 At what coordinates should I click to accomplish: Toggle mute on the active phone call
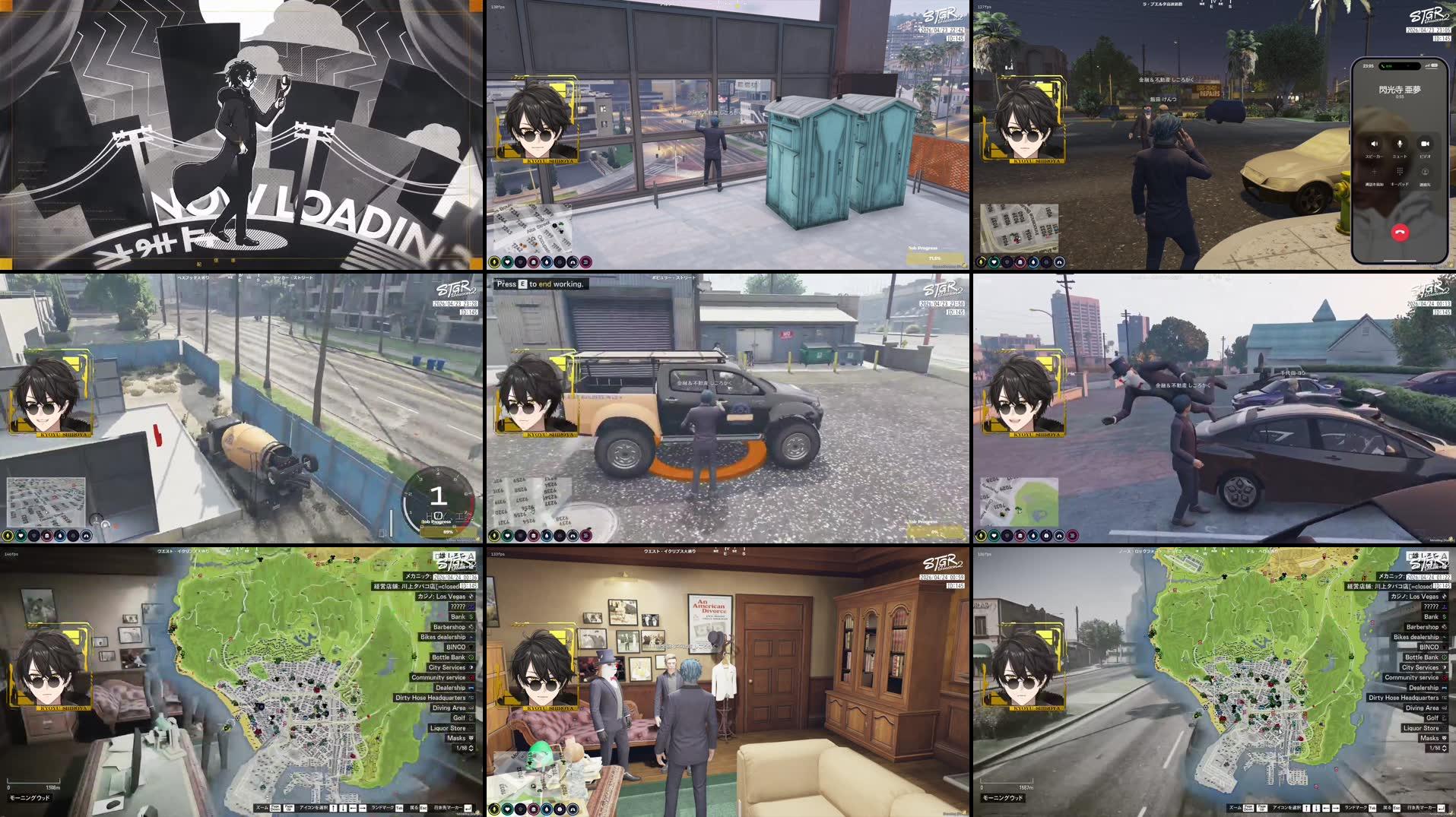point(1400,144)
